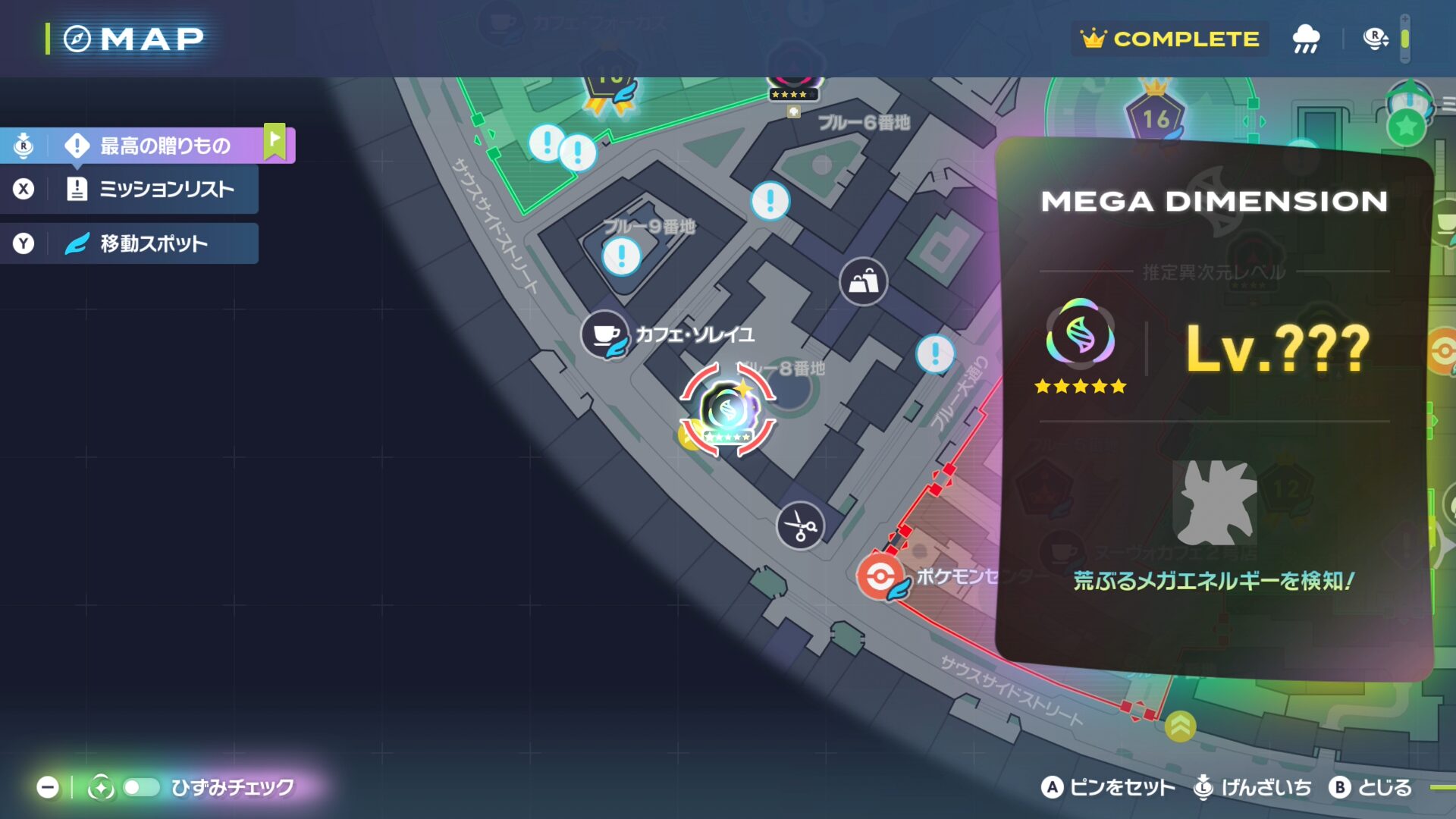
Task: Click the exclamation marker on ブルー9番地
Action: coord(622,256)
